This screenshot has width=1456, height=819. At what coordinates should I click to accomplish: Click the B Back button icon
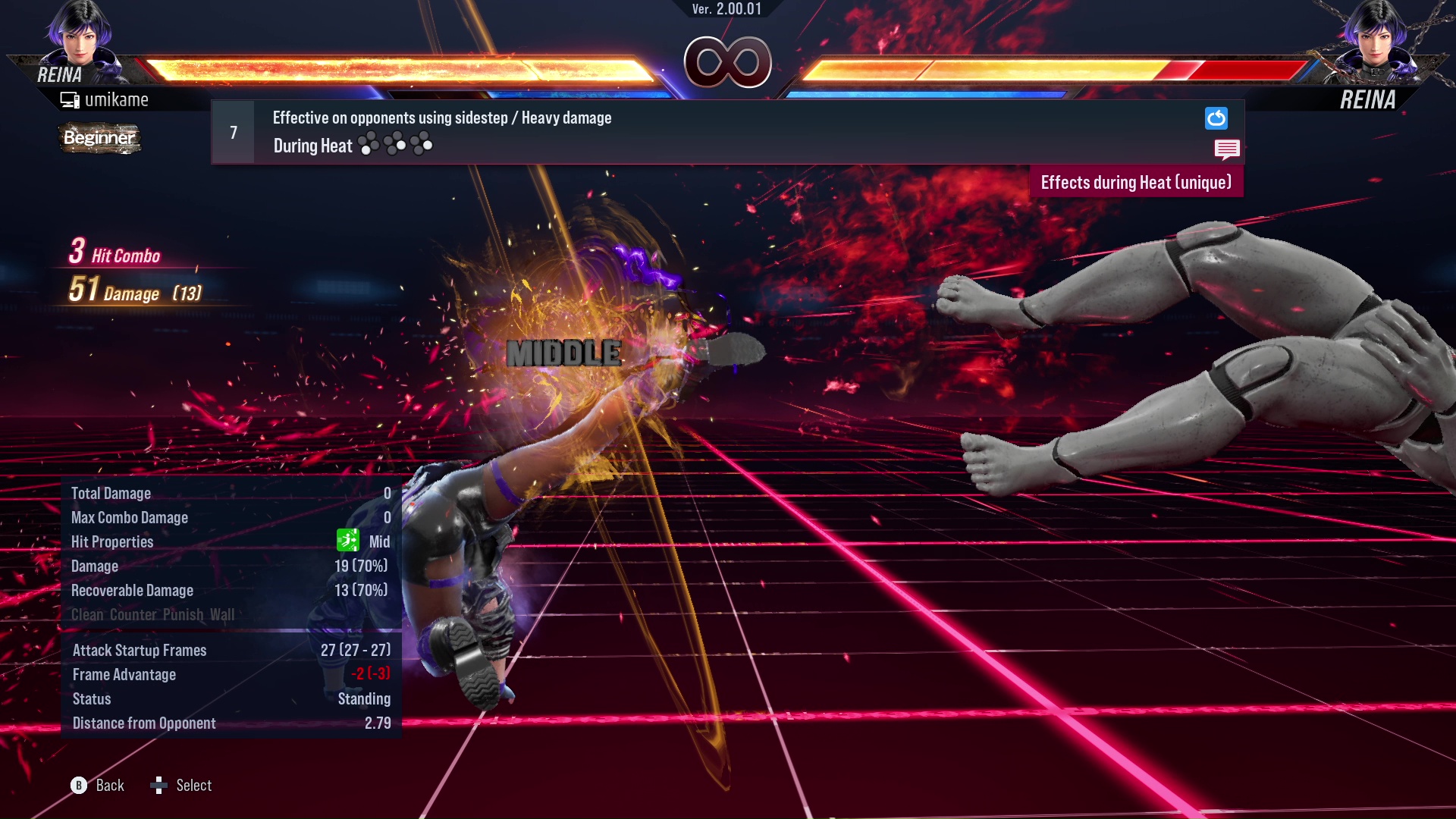(x=78, y=786)
